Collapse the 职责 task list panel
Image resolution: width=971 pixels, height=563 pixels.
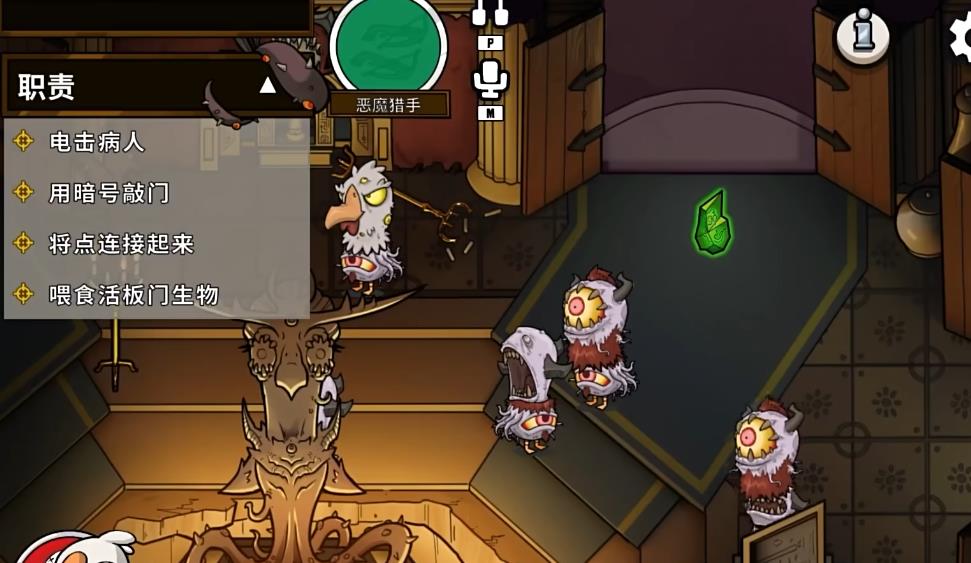pos(267,86)
